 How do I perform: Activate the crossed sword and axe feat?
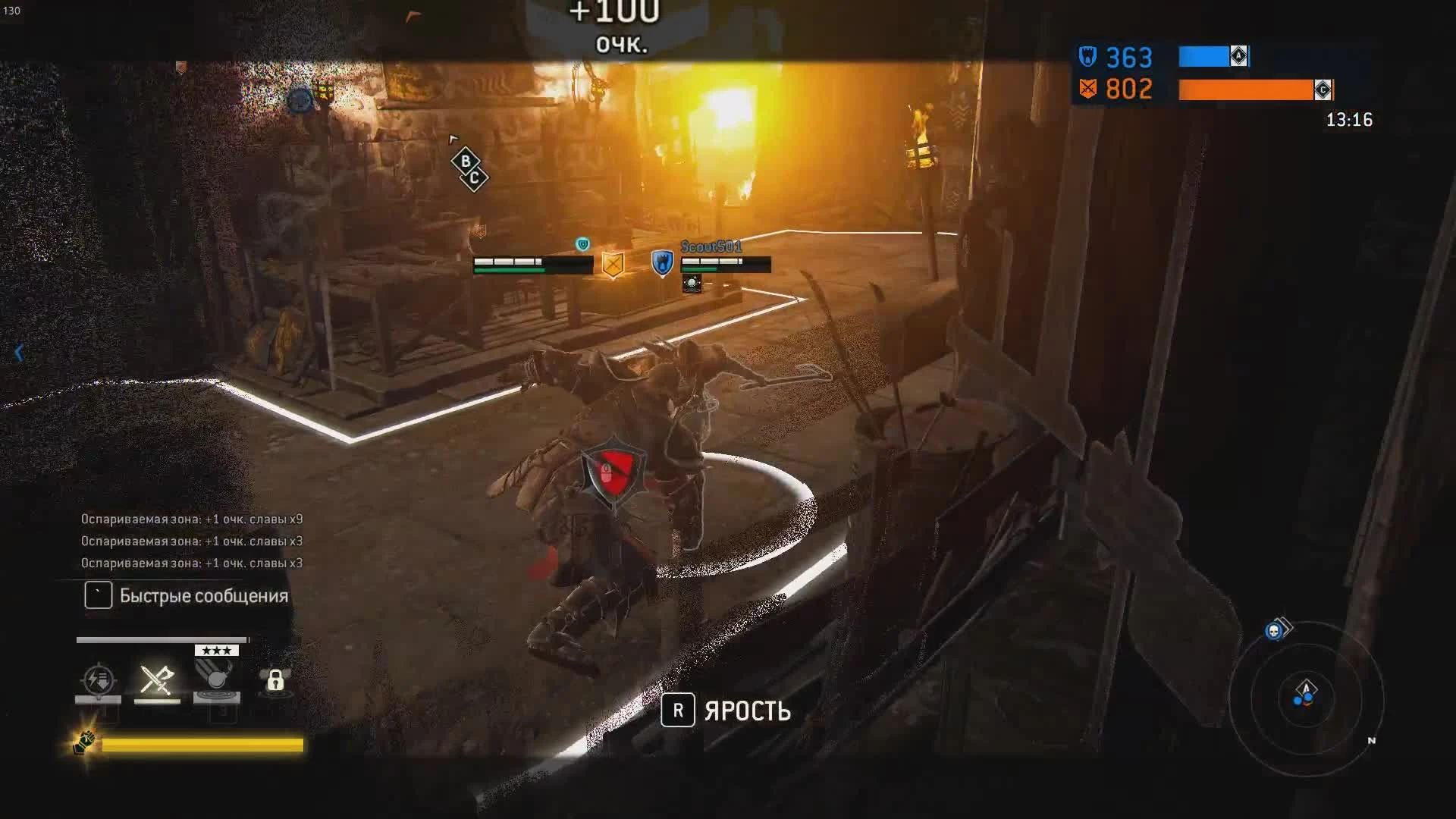157,680
